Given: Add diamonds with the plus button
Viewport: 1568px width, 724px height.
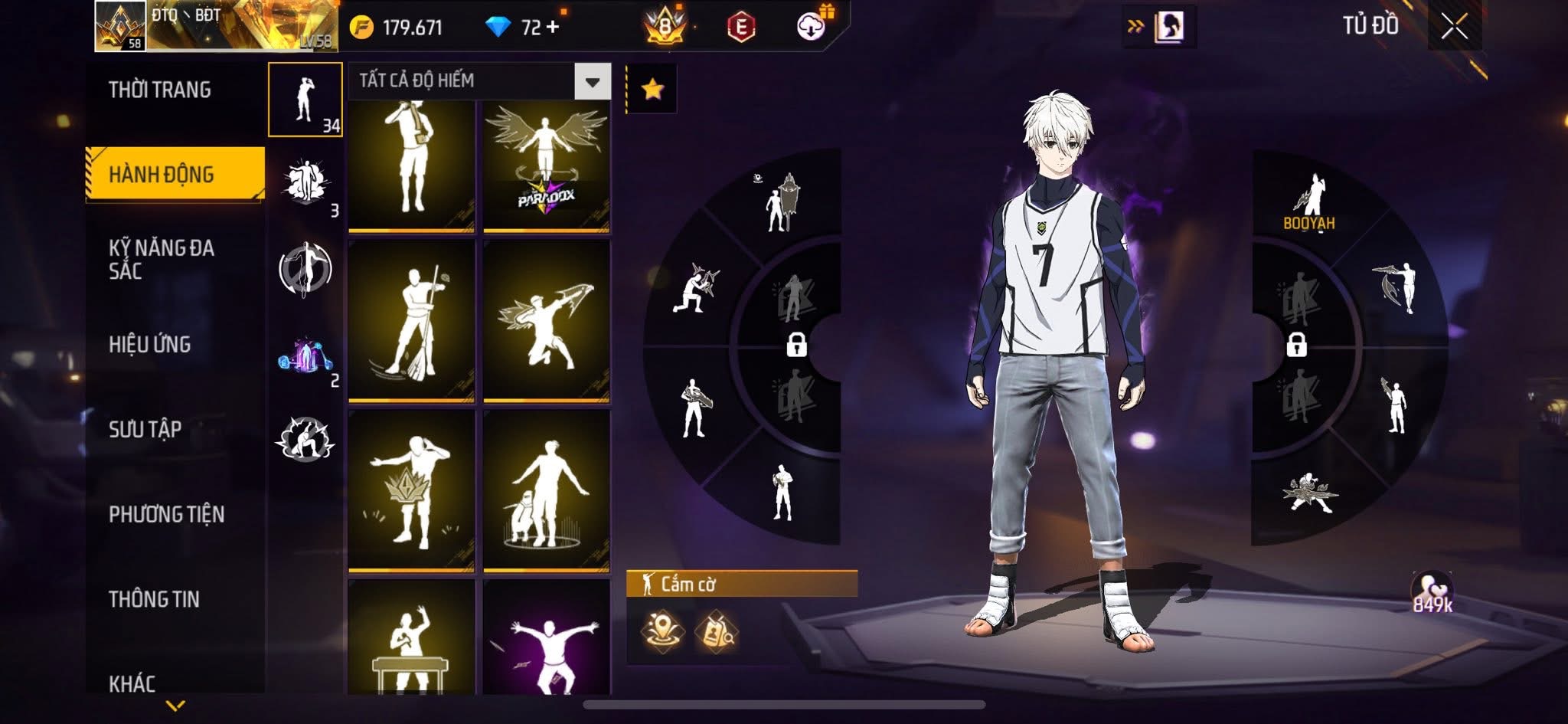Looking at the screenshot, I should coord(552,28).
